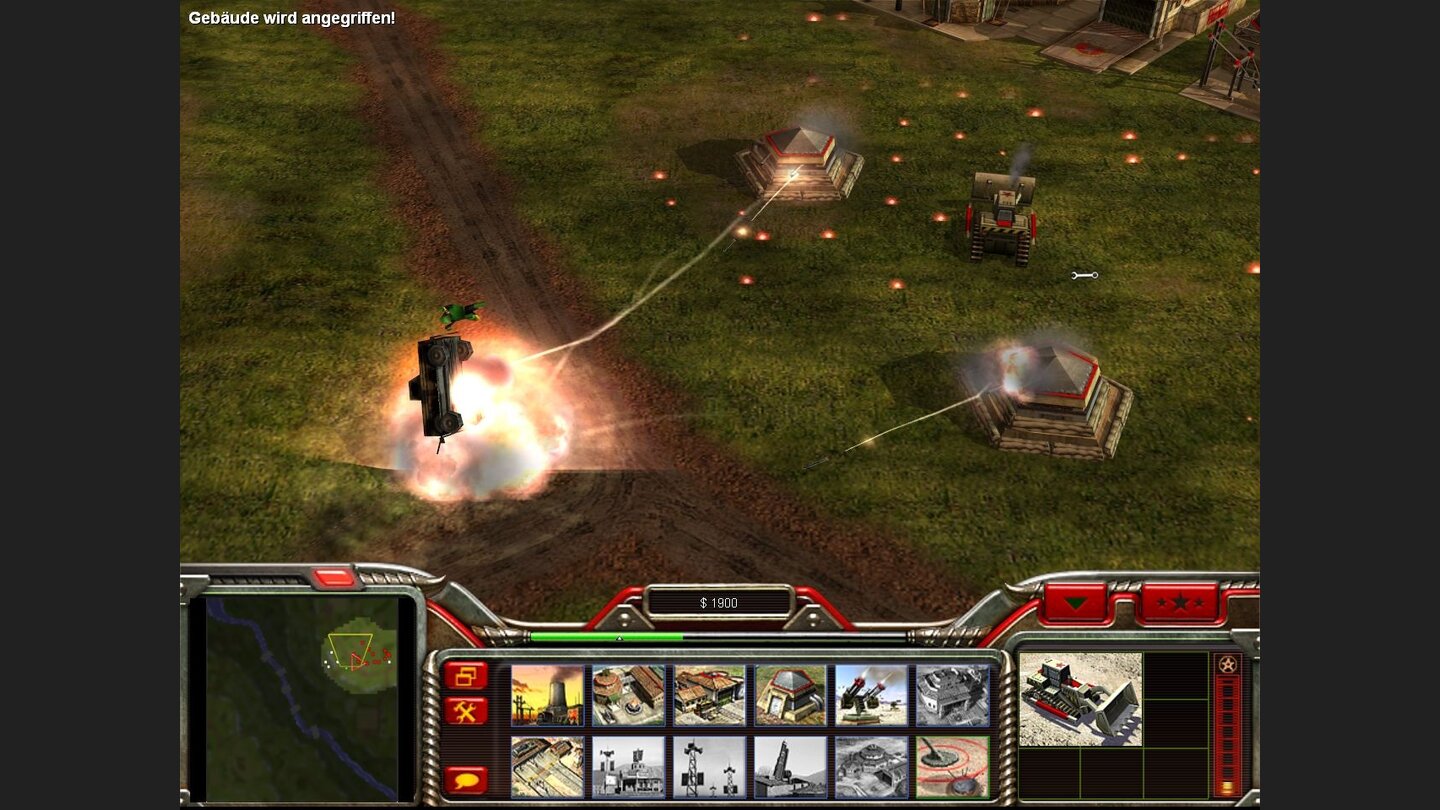Select the highlighted mine-laying ability icon
Image resolution: width=1440 pixels, height=810 pixels.
pyautogui.click(x=949, y=767)
